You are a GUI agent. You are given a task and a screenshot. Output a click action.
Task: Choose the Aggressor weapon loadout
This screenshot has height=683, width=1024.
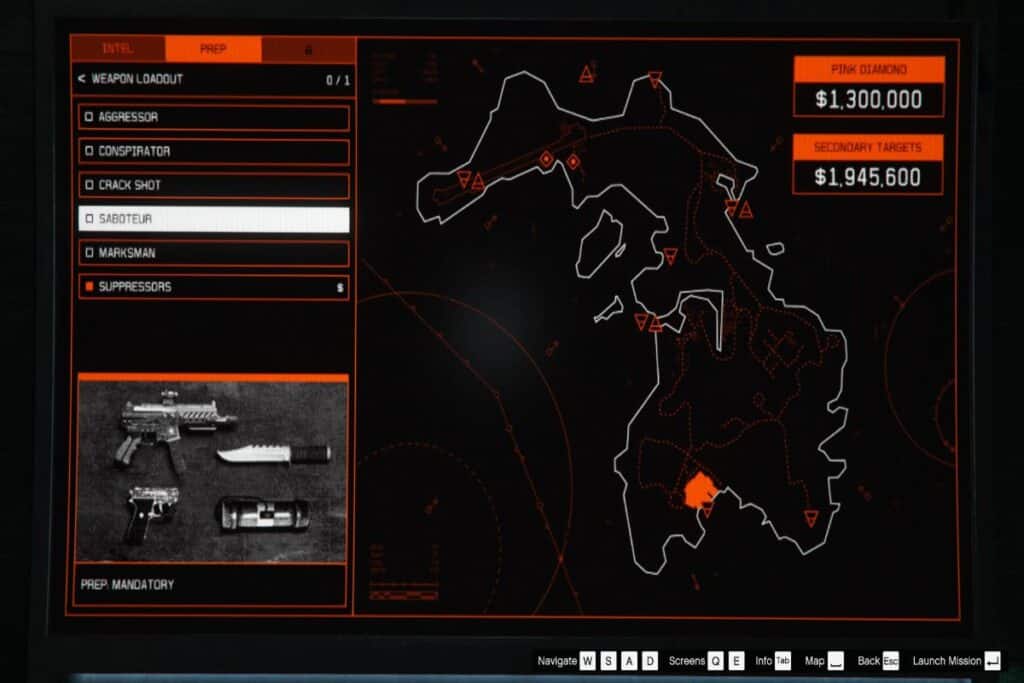tap(214, 117)
